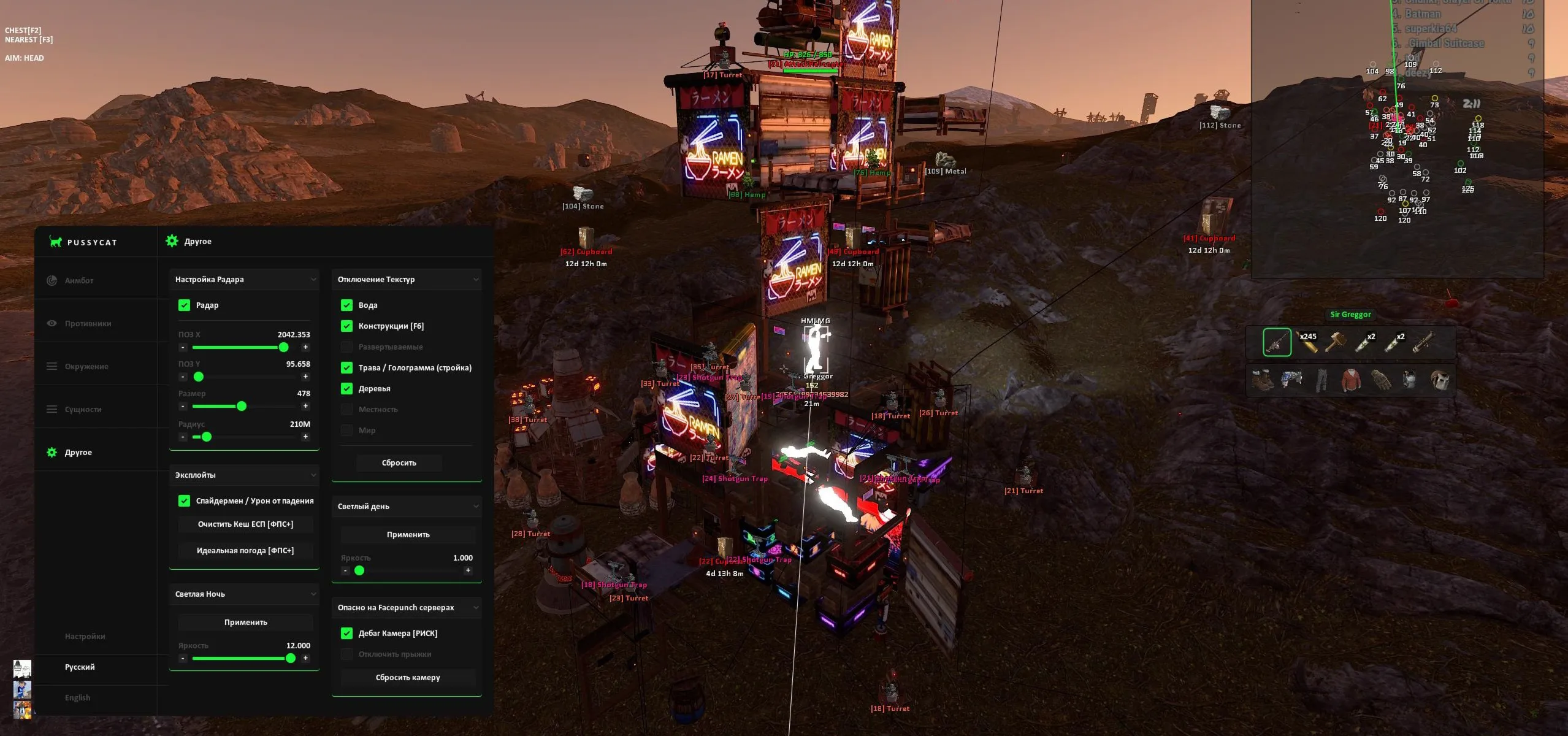
Task: Enable the Развертываемые checkbox
Action: pos(346,347)
